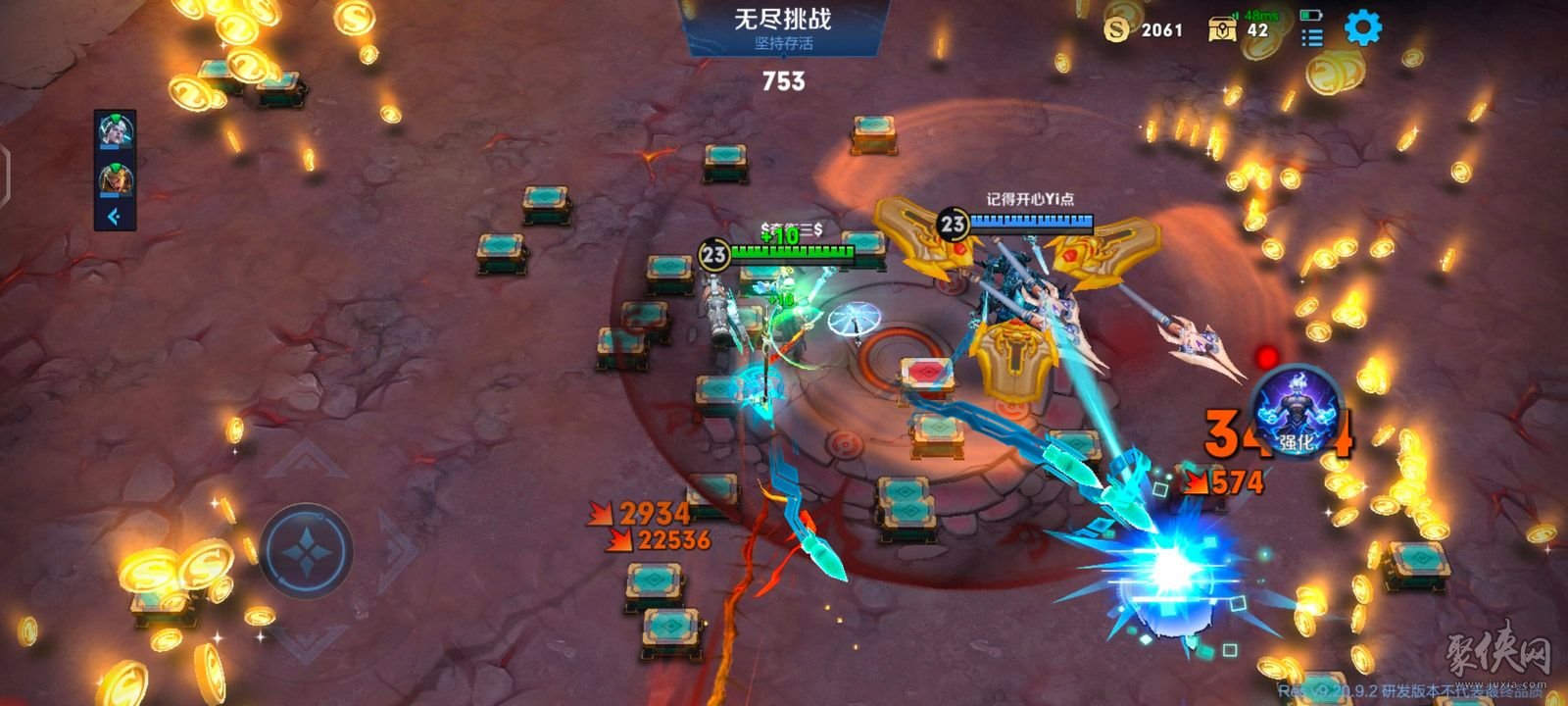The height and width of the screenshot is (706, 1568).
Task: Toggle the green arrow above top teammate avatar
Action: (x=115, y=118)
